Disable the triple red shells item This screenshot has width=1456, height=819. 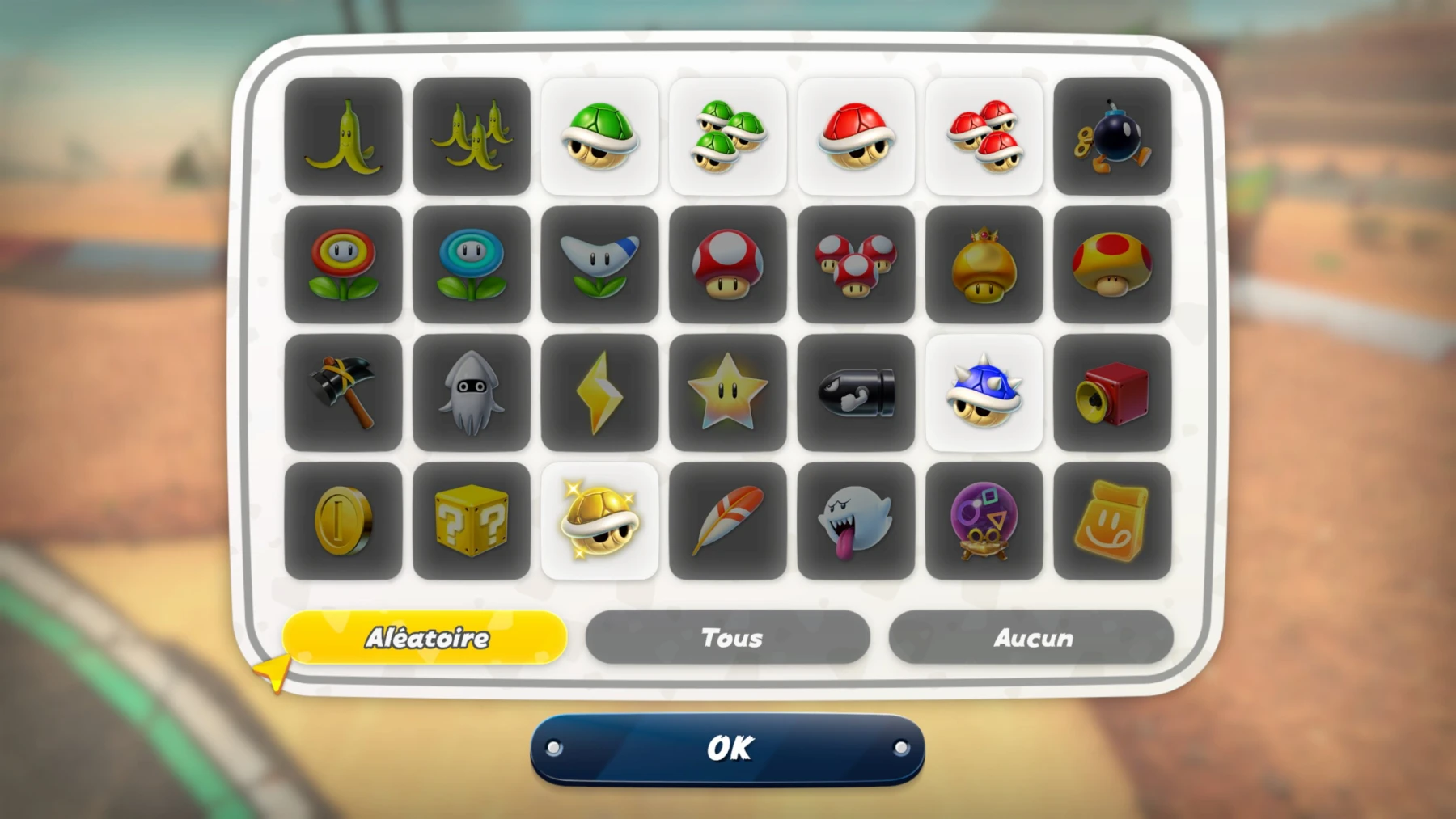coord(984,134)
